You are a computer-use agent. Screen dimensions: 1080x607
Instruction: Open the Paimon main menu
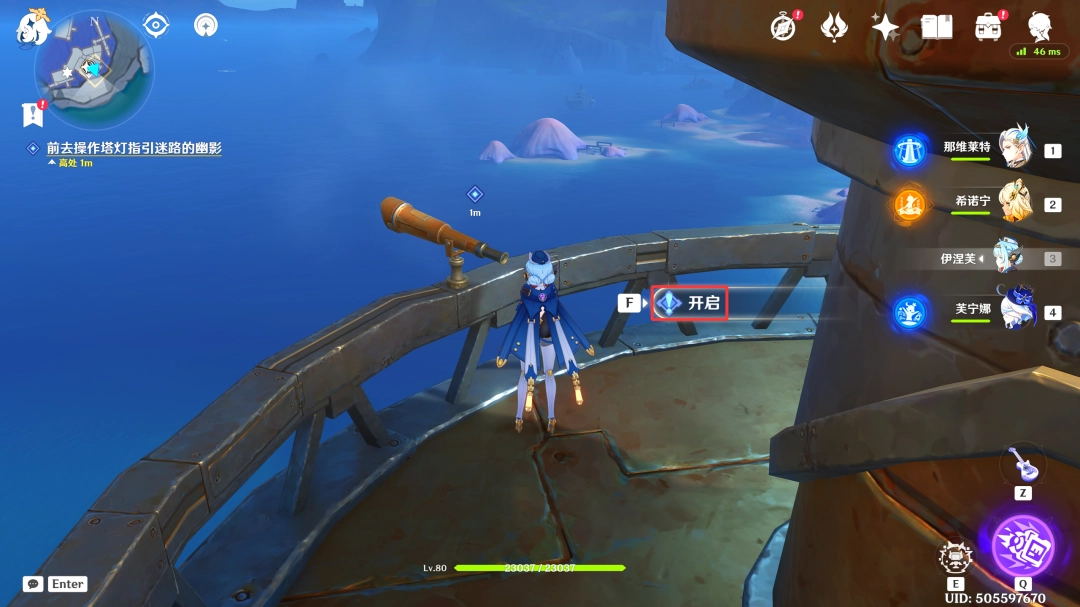coord(32,29)
